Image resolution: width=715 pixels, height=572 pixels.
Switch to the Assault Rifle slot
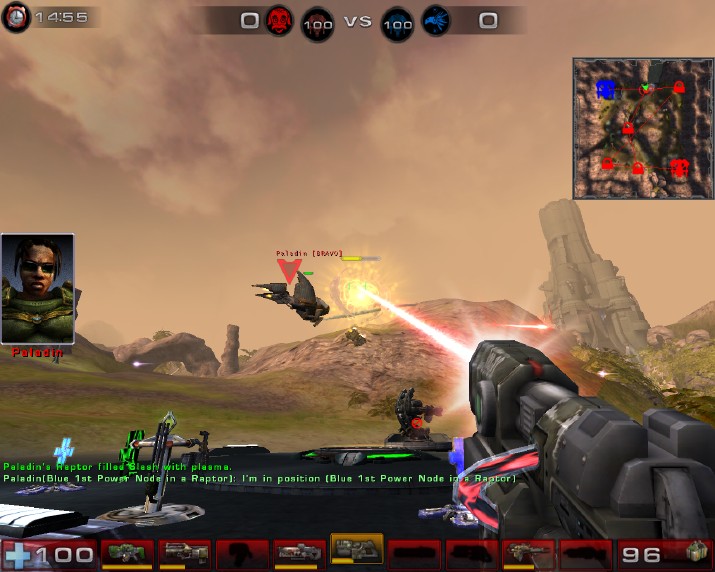[x=185, y=551]
